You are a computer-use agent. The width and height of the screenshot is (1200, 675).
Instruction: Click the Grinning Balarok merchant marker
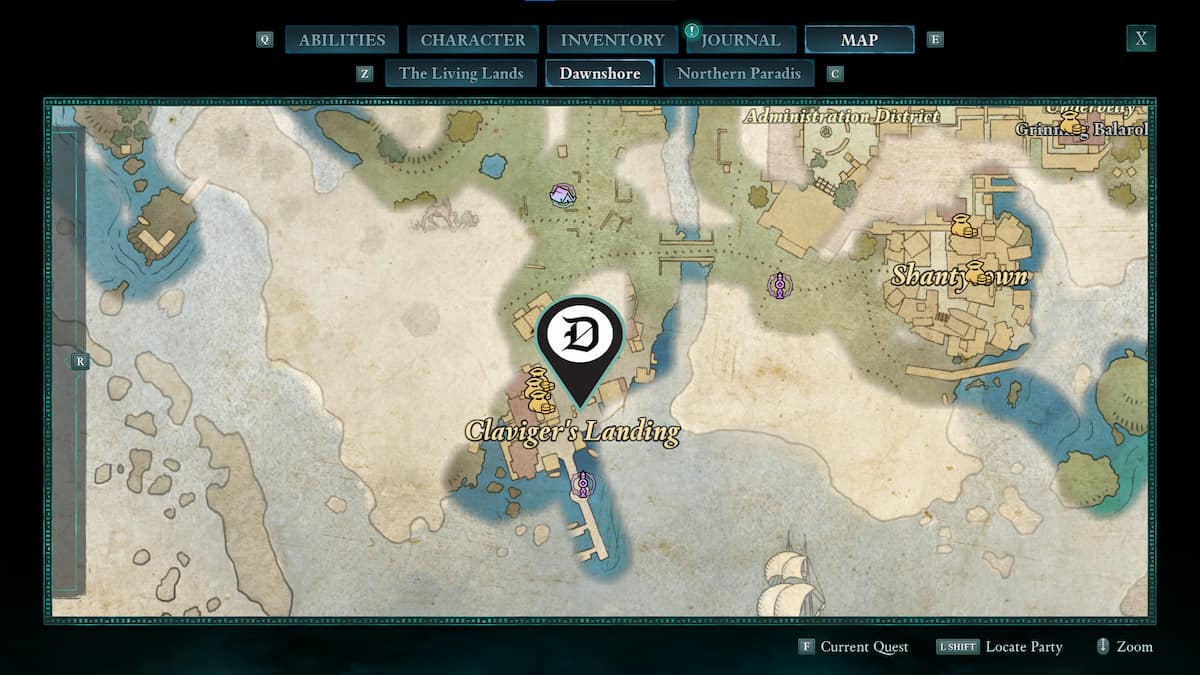(x=1071, y=123)
